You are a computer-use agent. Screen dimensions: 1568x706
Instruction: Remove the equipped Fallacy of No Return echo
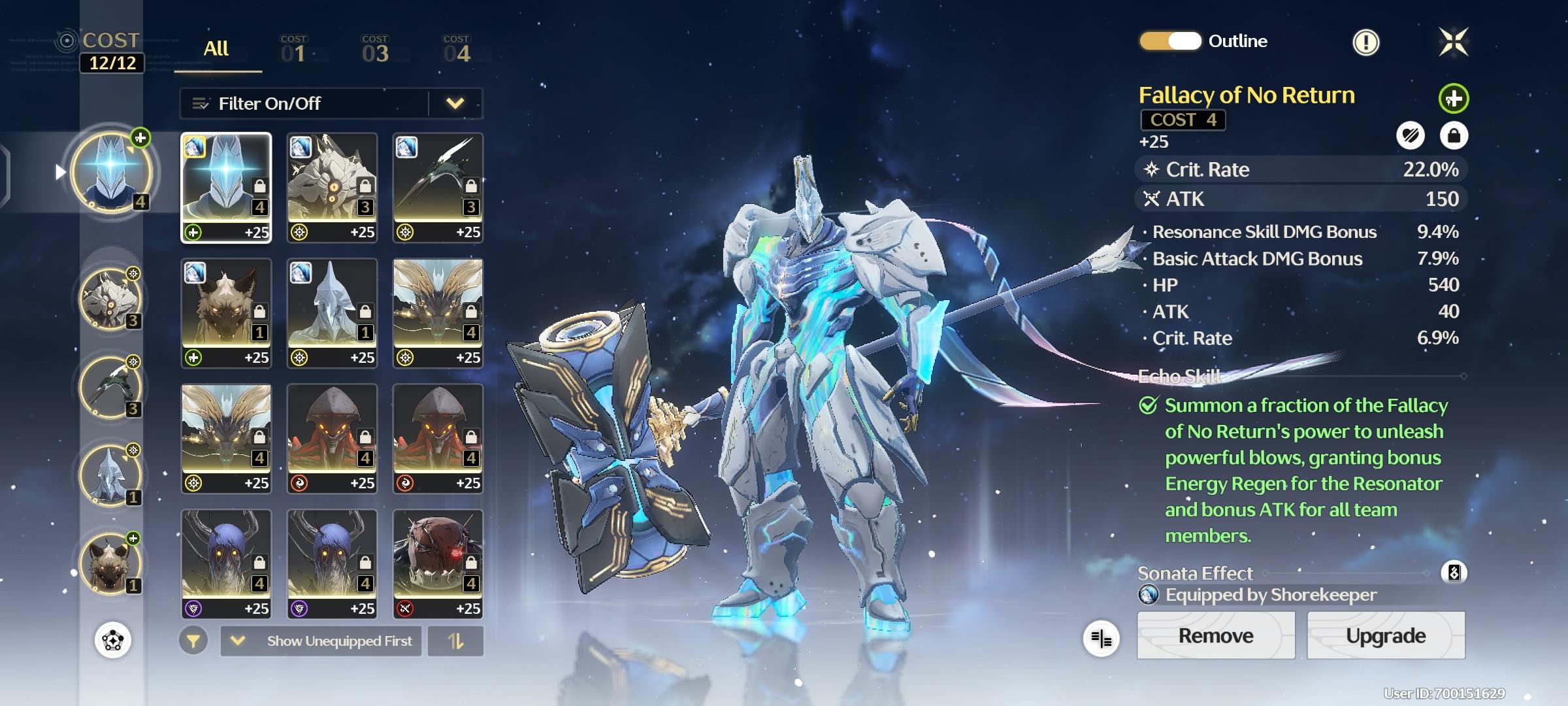pyautogui.click(x=1215, y=635)
